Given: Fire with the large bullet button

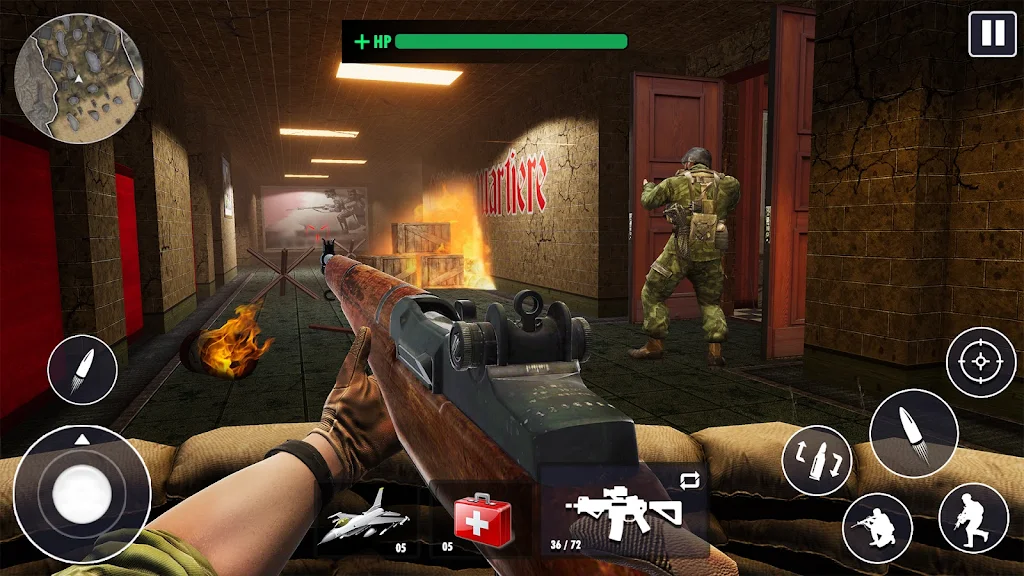Looking at the screenshot, I should point(913,433).
